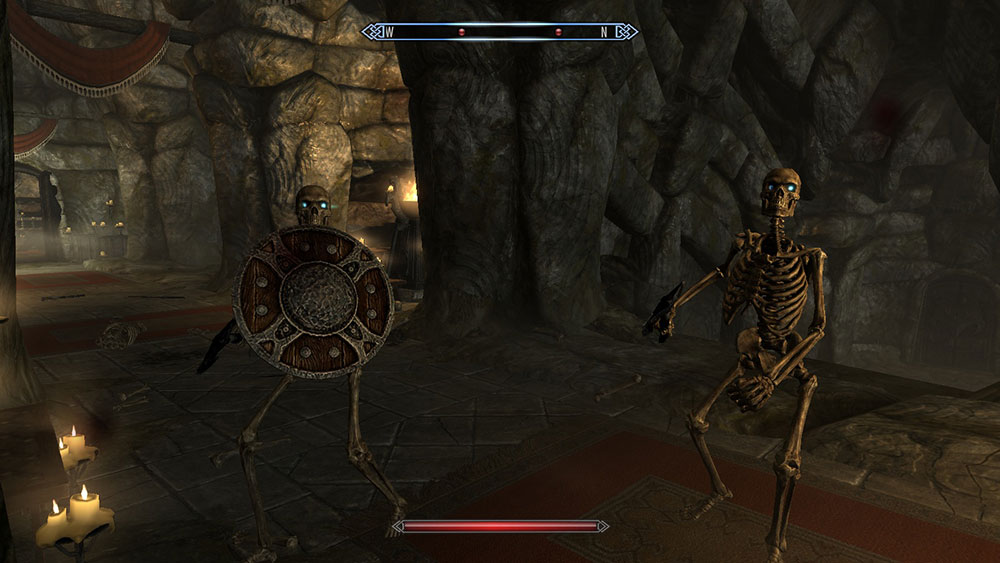Click the compass bar at the top
Screen dimensions: 1000x563
click(x=500, y=32)
